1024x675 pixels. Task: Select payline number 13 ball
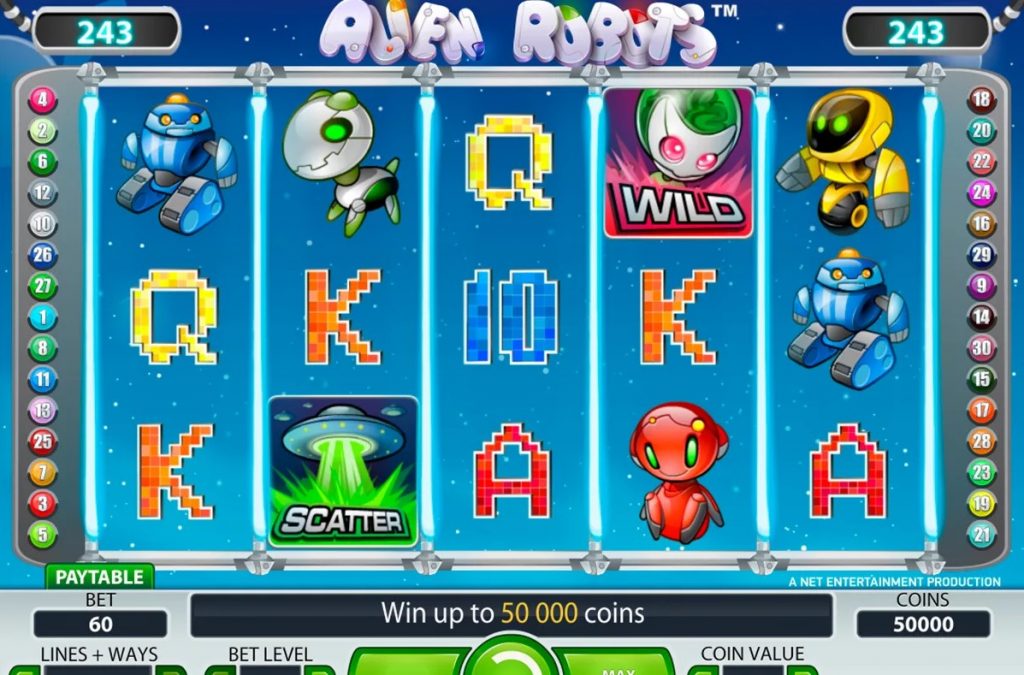click(x=43, y=410)
